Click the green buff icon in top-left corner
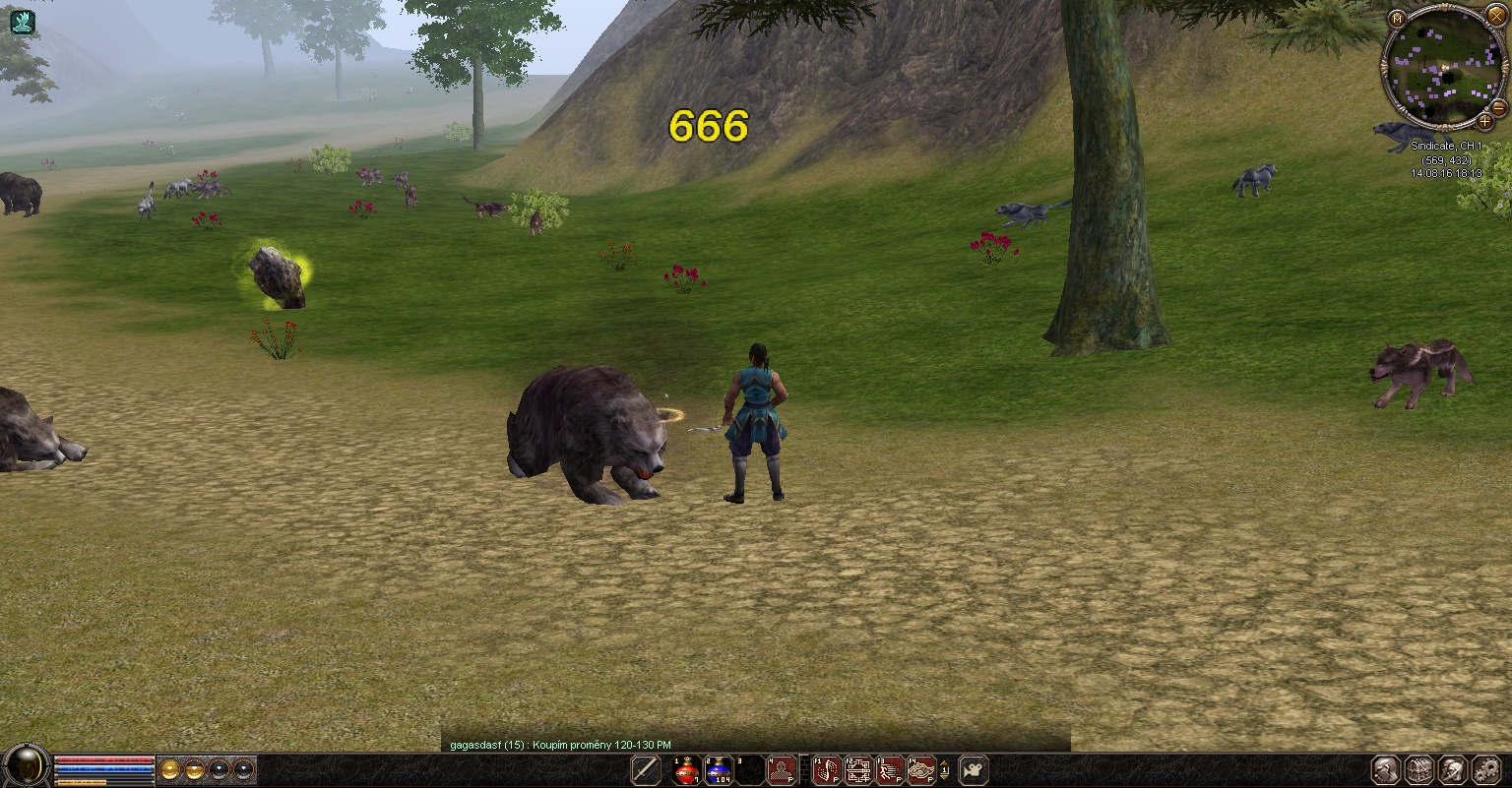The width and height of the screenshot is (1512, 788). click(x=22, y=21)
